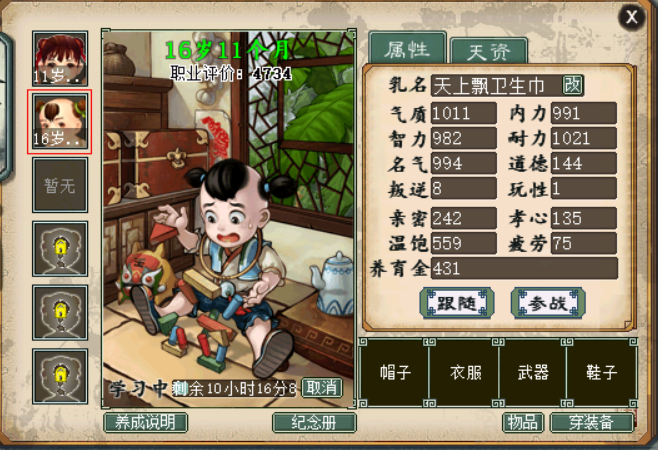Switch to the 天资 tab
The height and width of the screenshot is (450, 658).
[488, 51]
